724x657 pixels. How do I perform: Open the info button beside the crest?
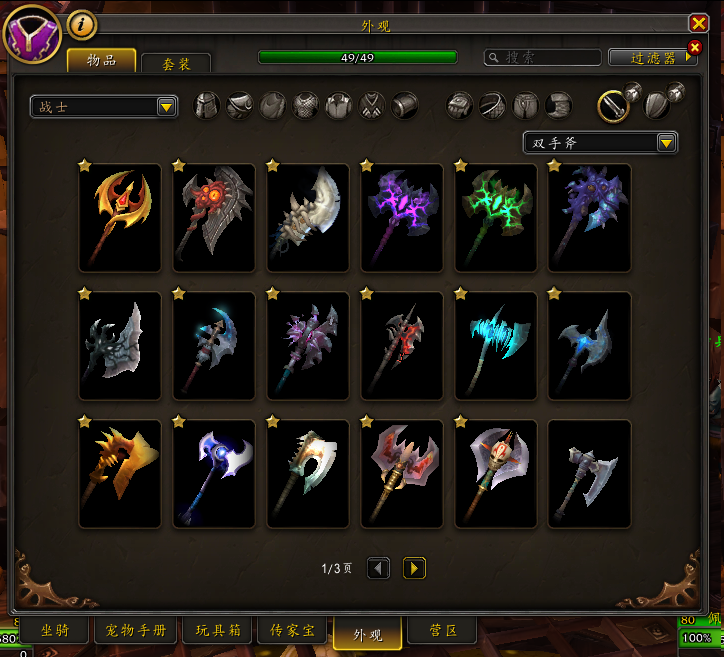[x=82, y=24]
